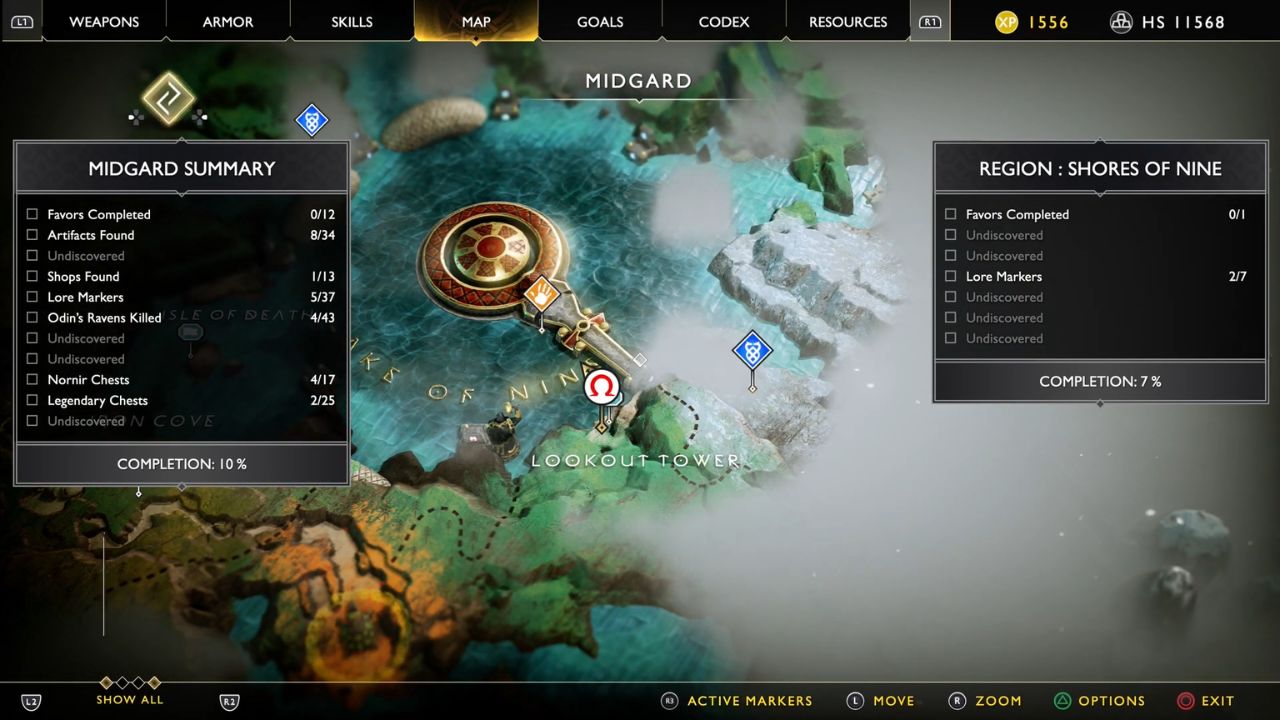Image resolution: width=1280 pixels, height=720 pixels.
Task: Open the Codex tab
Action: pos(724,22)
